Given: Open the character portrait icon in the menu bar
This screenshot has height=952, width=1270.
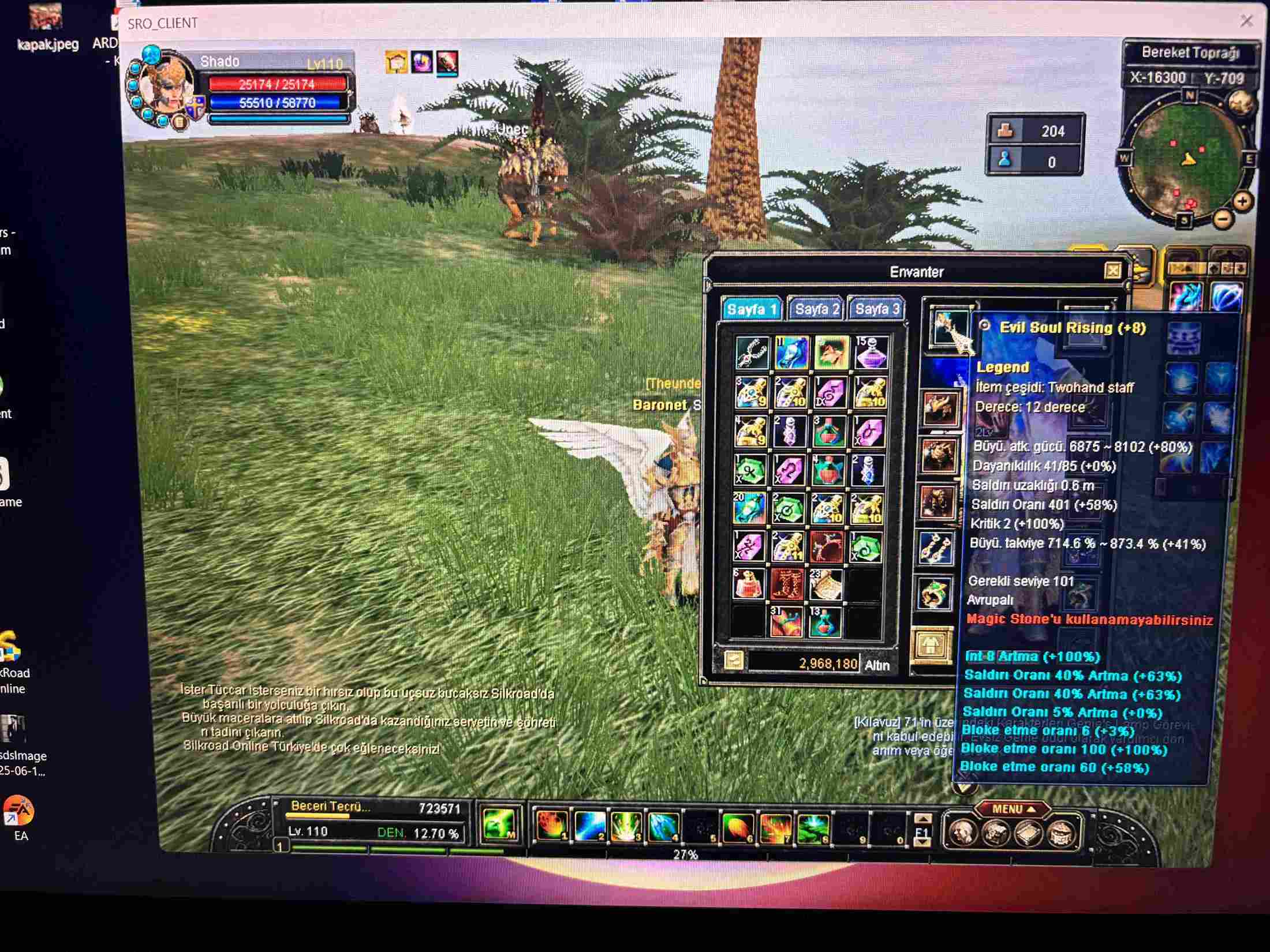Looking at the screenshot, I should [x=963, y=833].
